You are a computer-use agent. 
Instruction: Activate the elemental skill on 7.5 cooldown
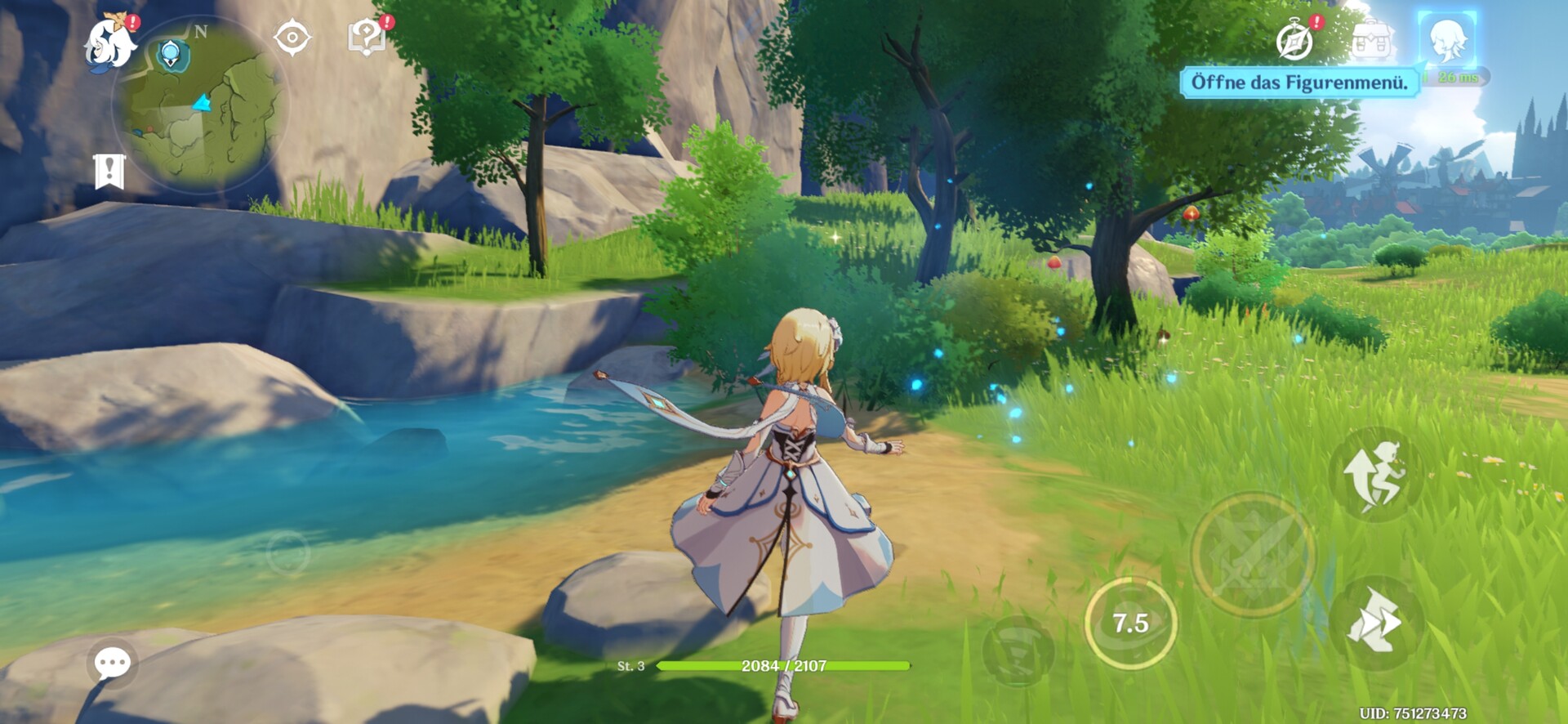[x=1130, y=623]
